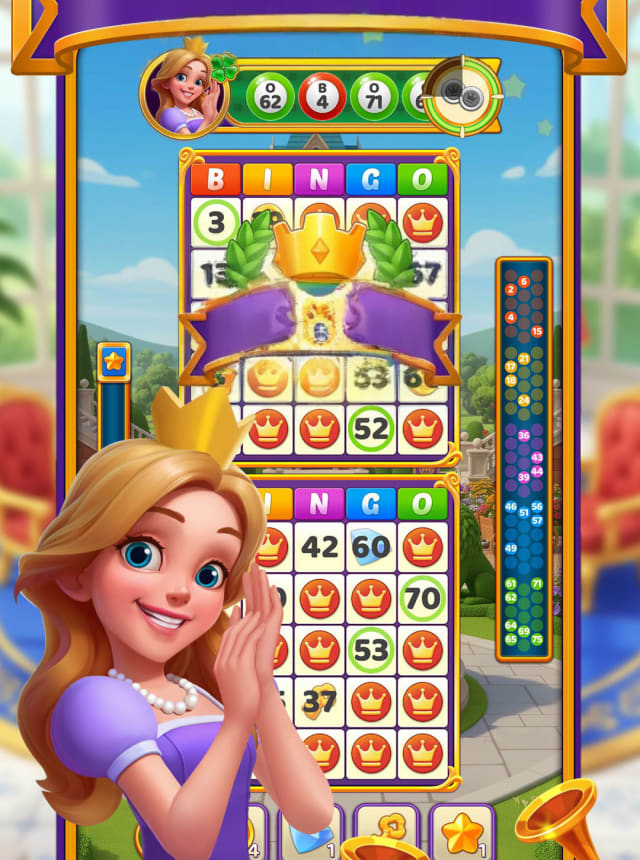
Task: Daub circled 52 on the top bingo card
Action: point(371,429)
